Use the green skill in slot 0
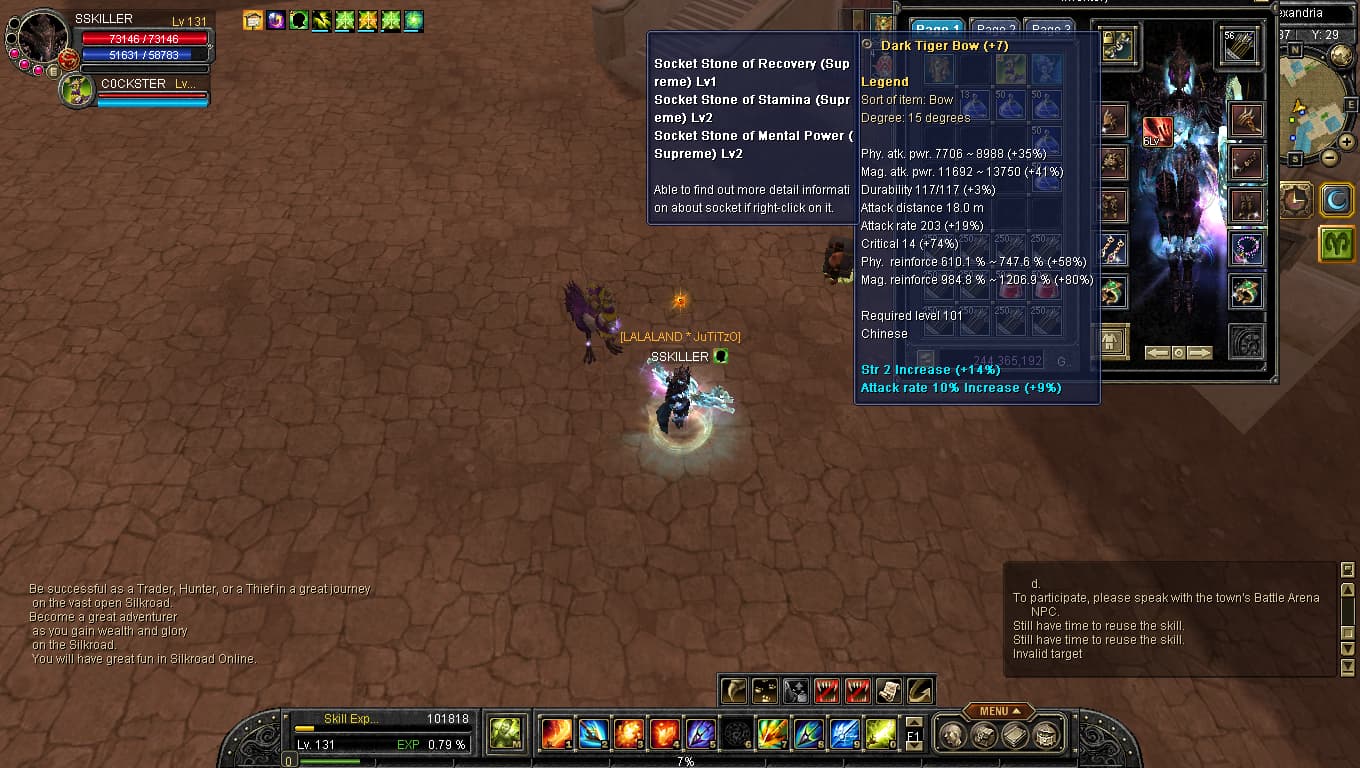The image size is (1360, 768). coord(880,734)
